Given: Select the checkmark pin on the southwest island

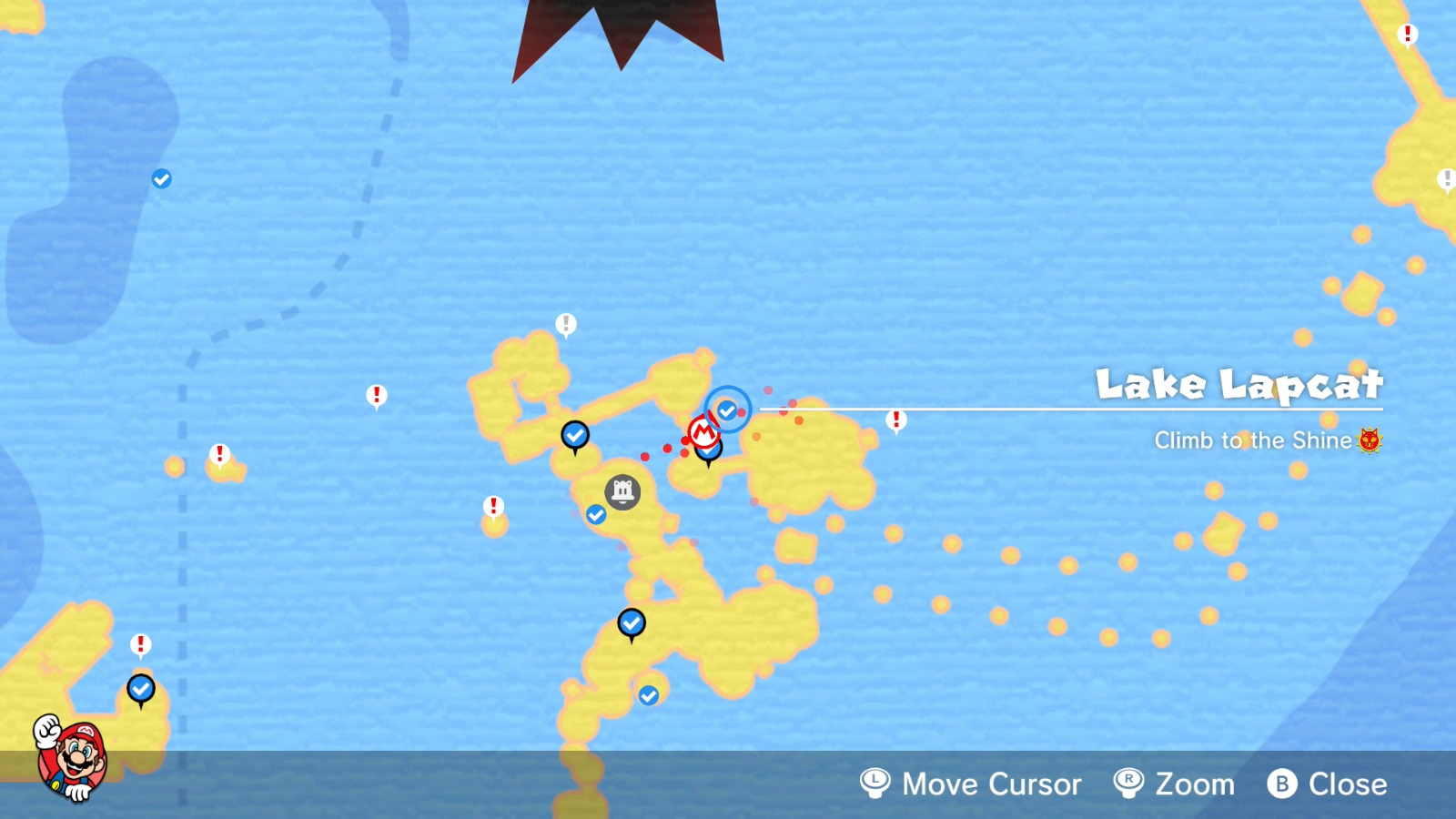Looking at the screenshot, I should tap(140, 689).
